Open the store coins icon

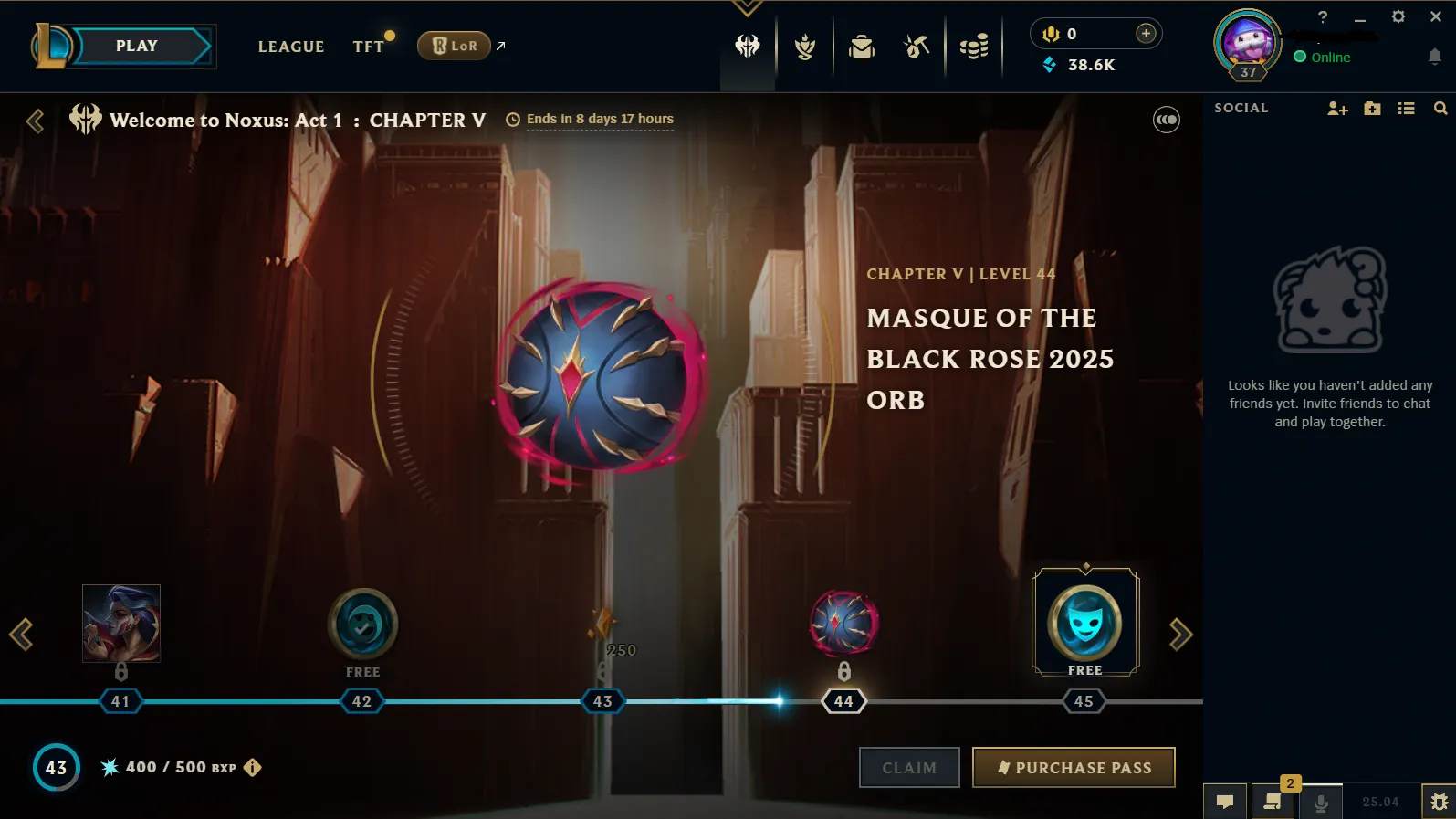click(973, 45)
